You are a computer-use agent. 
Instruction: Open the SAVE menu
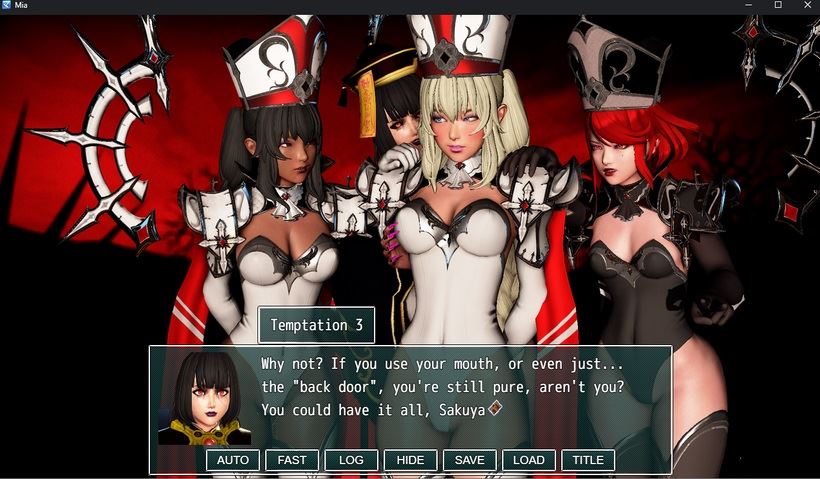tap(469, 460)
